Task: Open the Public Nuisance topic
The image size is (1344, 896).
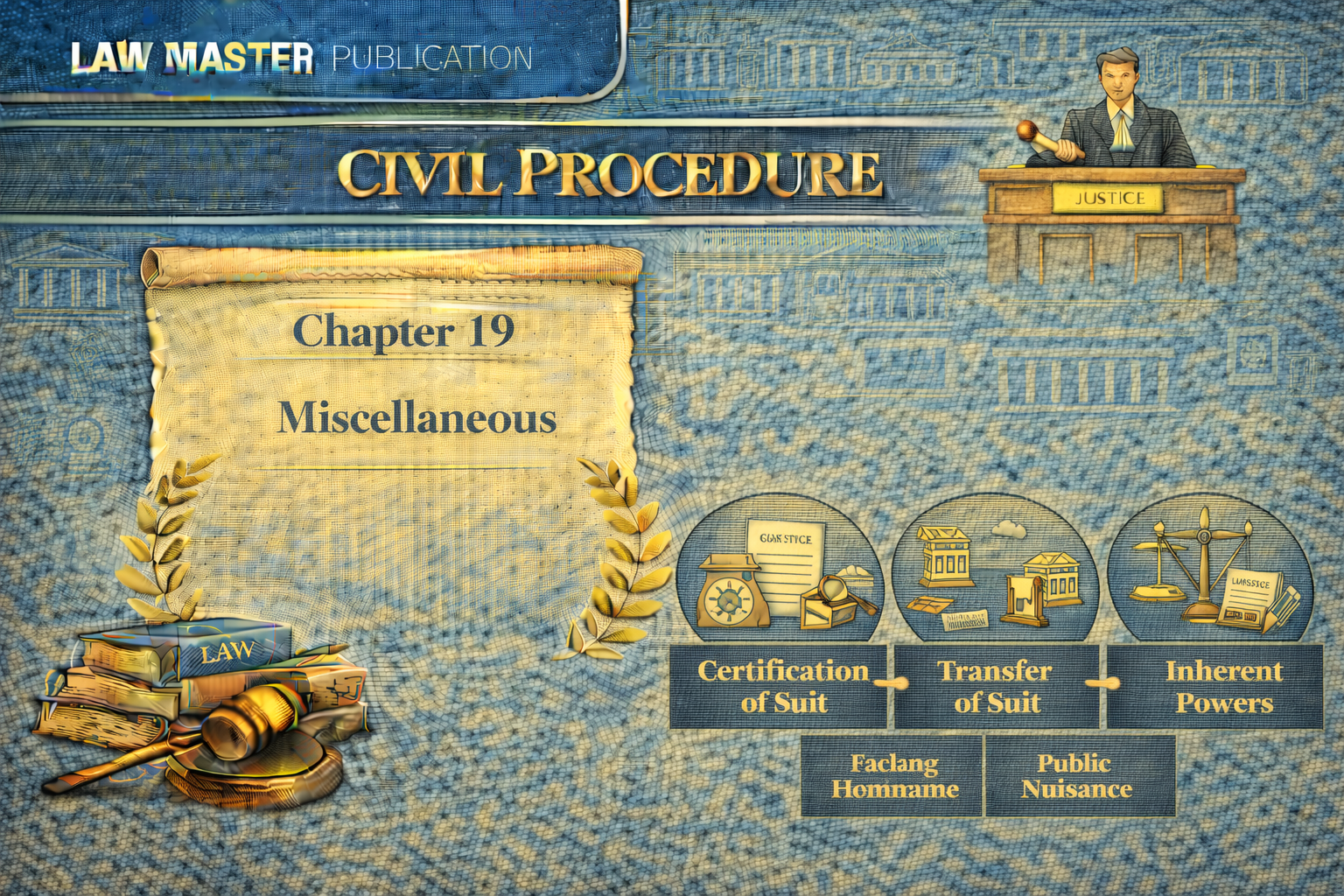Action: pos(1078,776)
